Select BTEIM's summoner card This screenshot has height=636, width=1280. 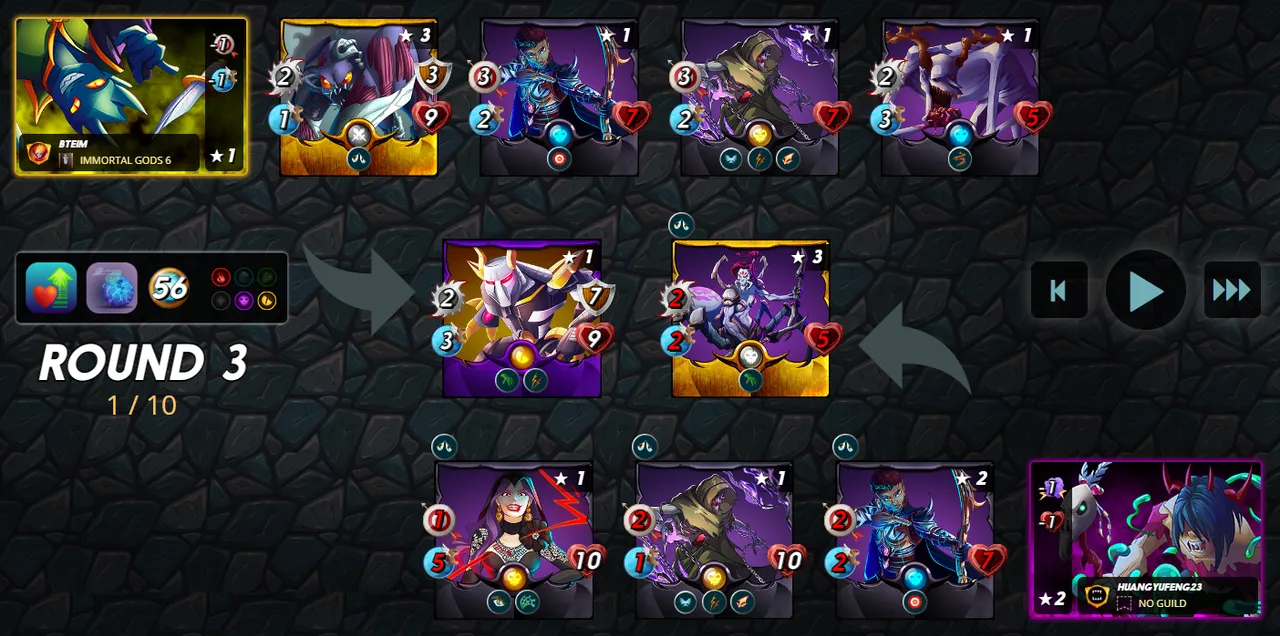coord(131,96)
